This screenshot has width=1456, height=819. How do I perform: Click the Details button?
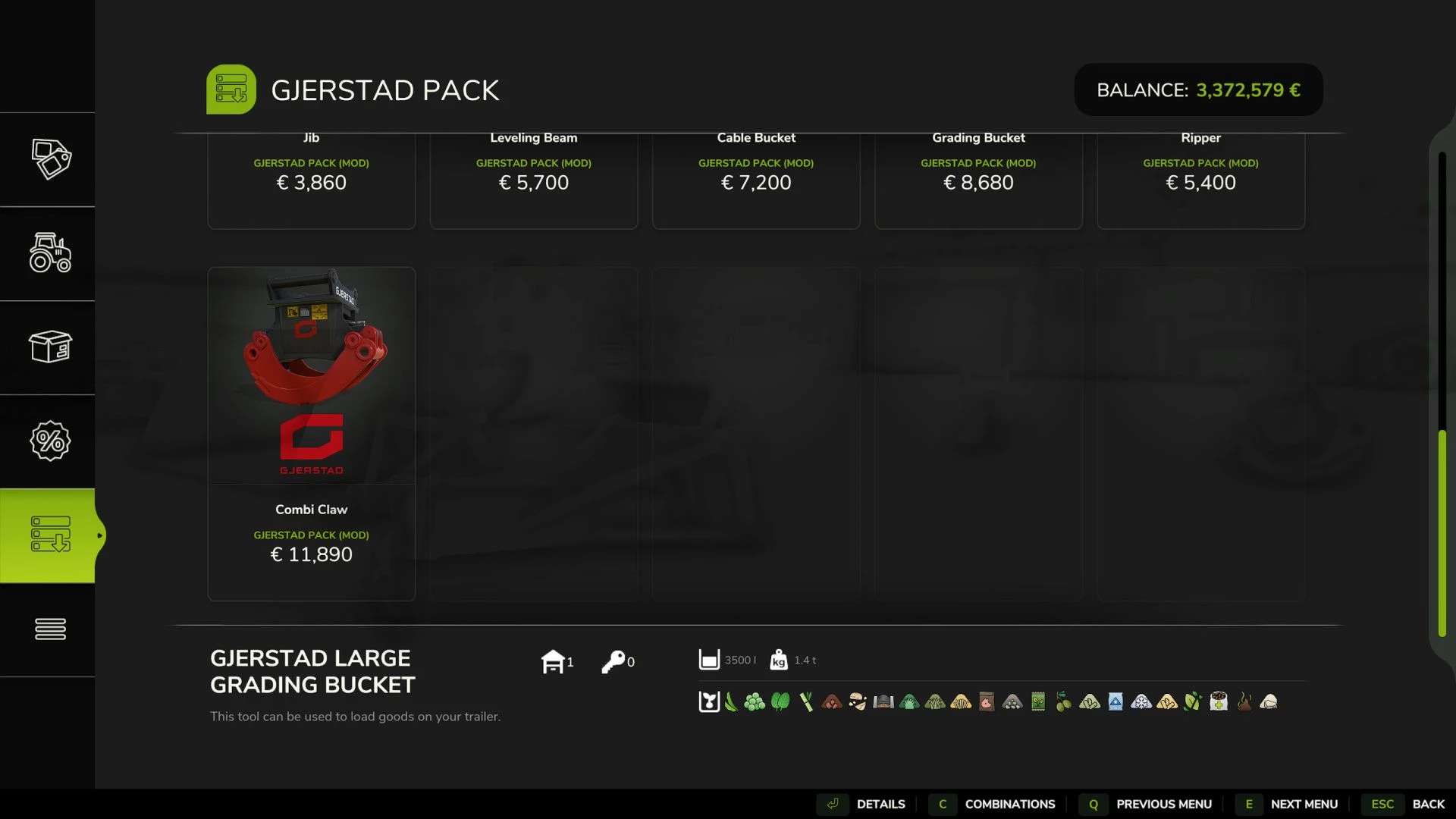[866, 804]
